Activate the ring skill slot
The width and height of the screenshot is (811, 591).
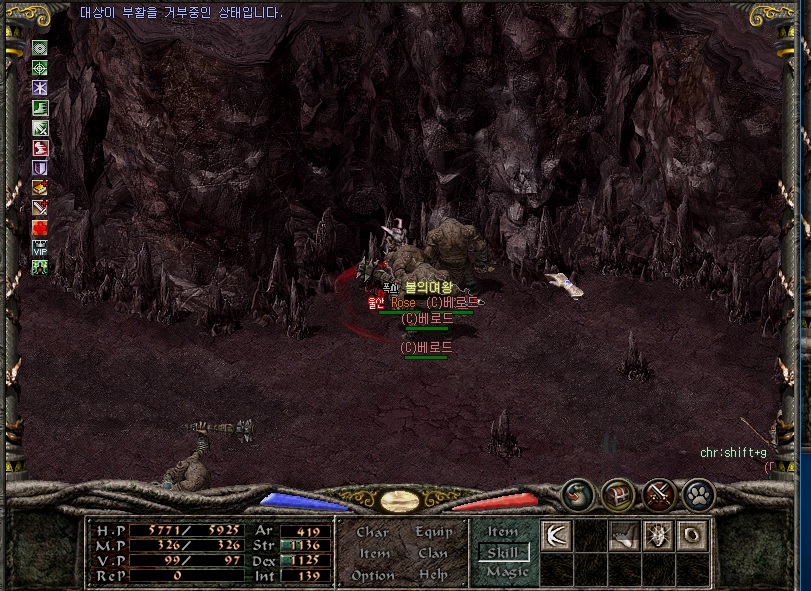point(692,536)
